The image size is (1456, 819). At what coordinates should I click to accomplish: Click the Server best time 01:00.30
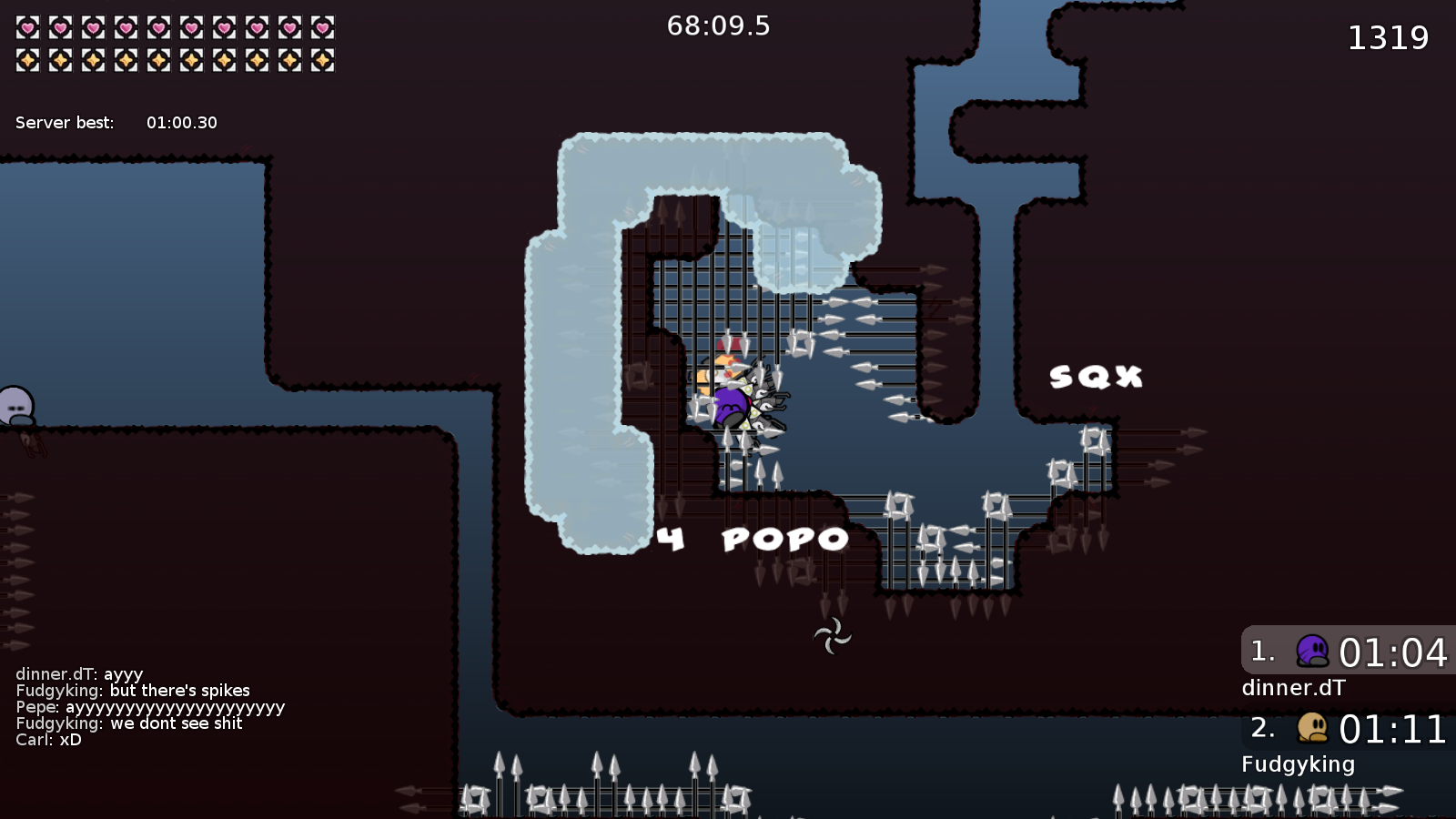click(182, 122)
